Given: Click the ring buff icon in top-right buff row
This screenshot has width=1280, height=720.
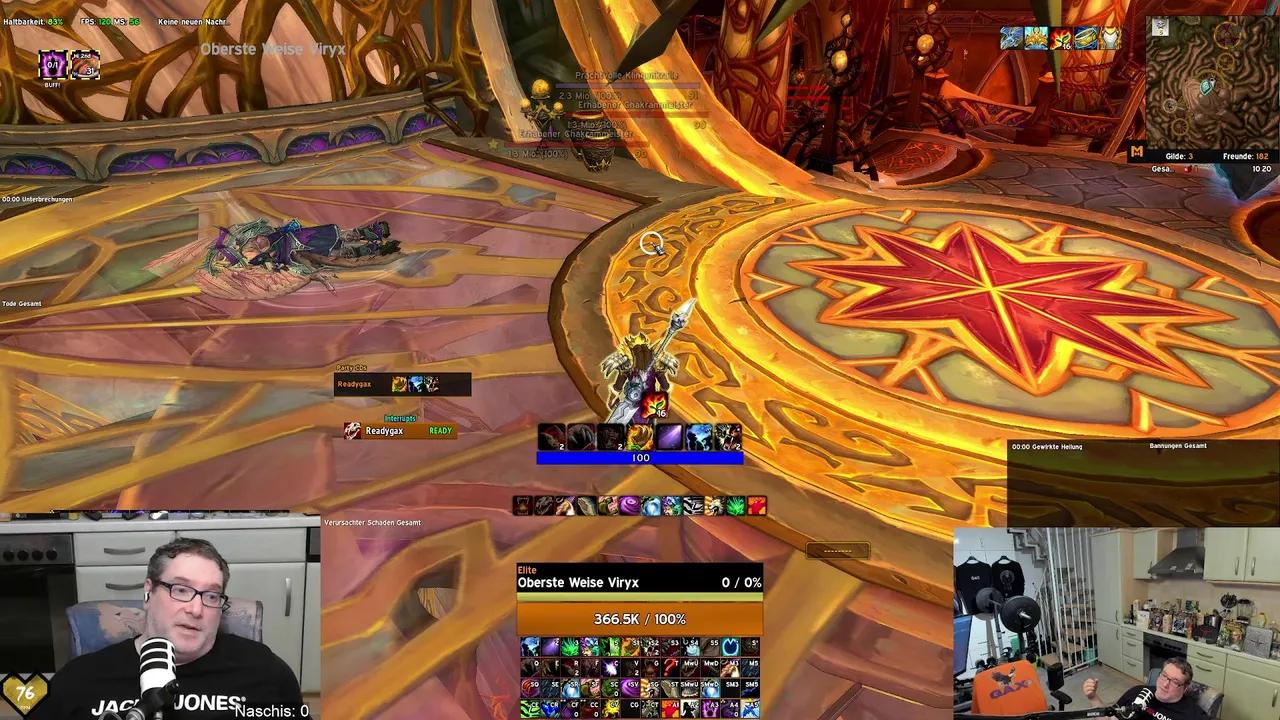Looking at the screenshot, I should point(1084,38).
